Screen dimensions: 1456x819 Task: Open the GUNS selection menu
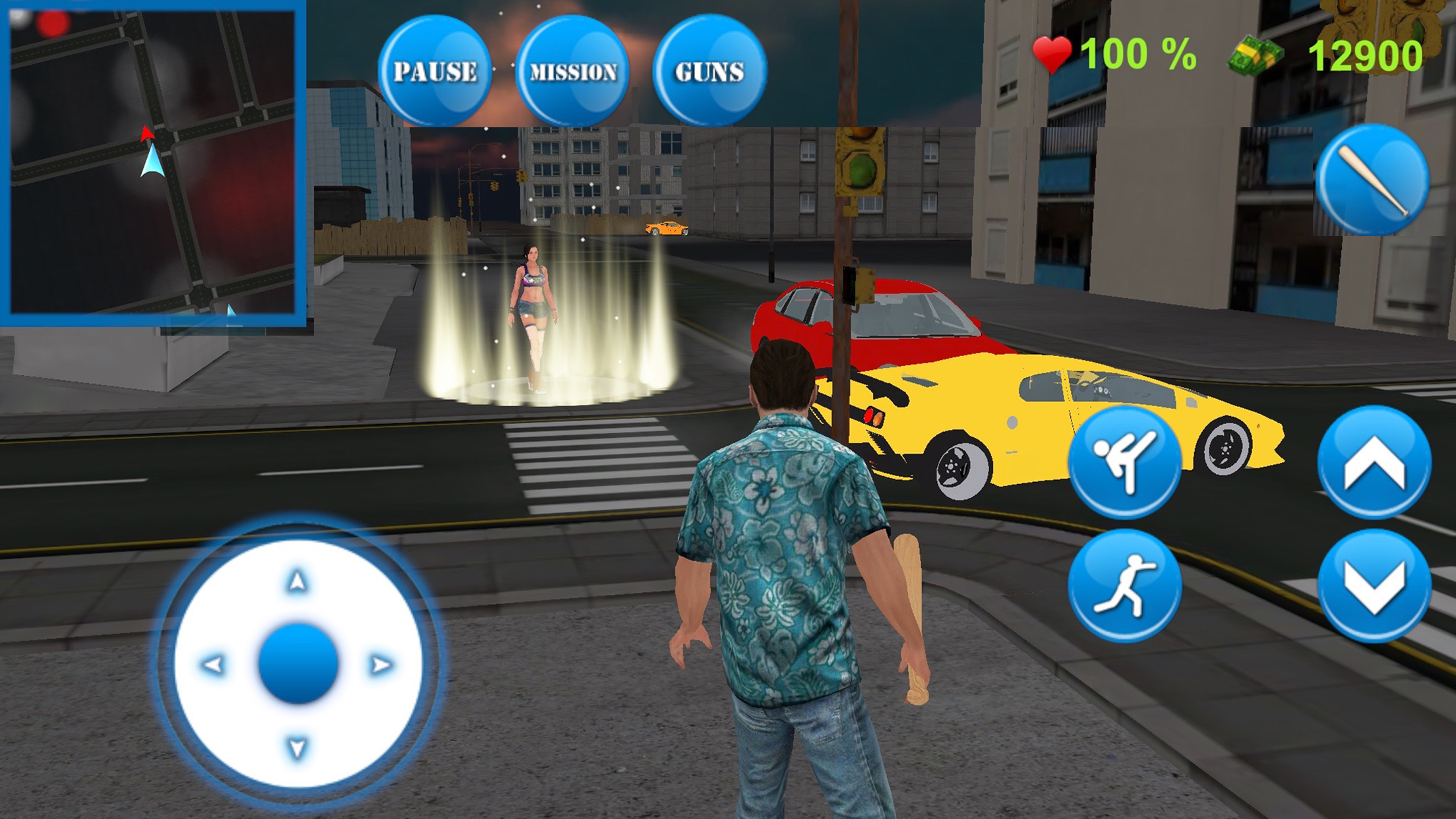[x=710, y=71]
